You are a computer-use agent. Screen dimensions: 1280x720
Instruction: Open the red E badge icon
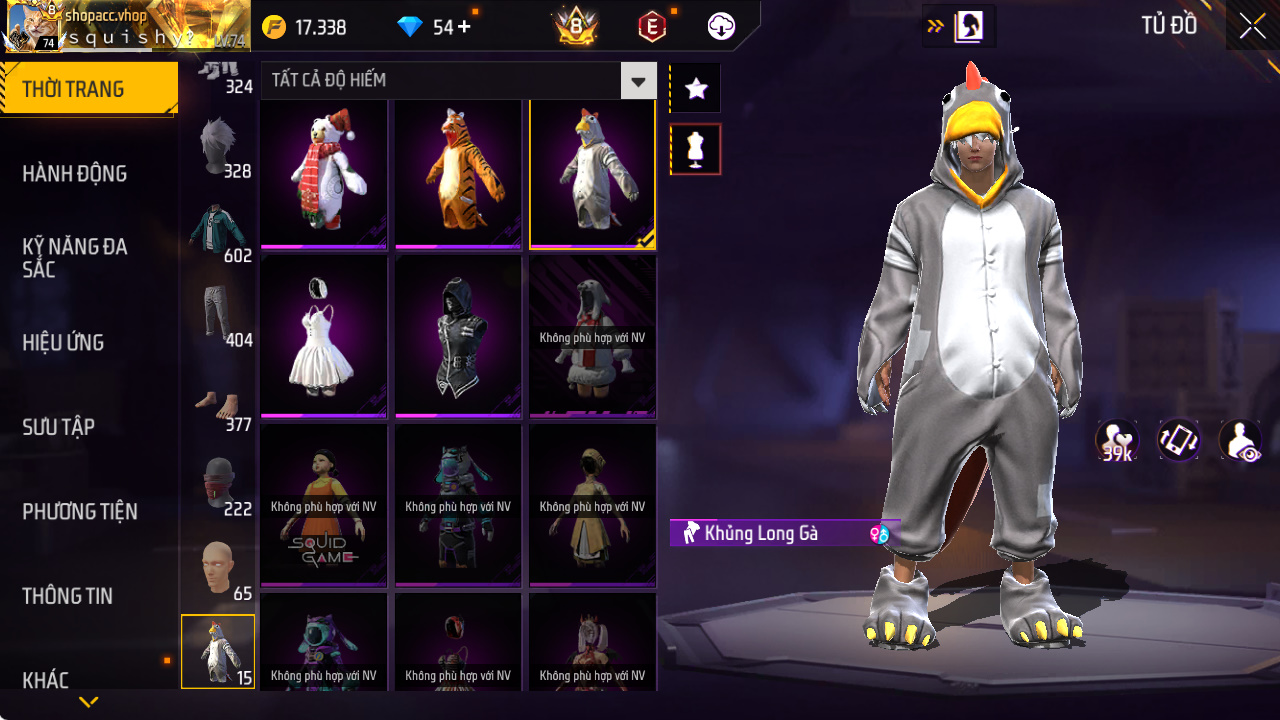[x=651, y=26]
